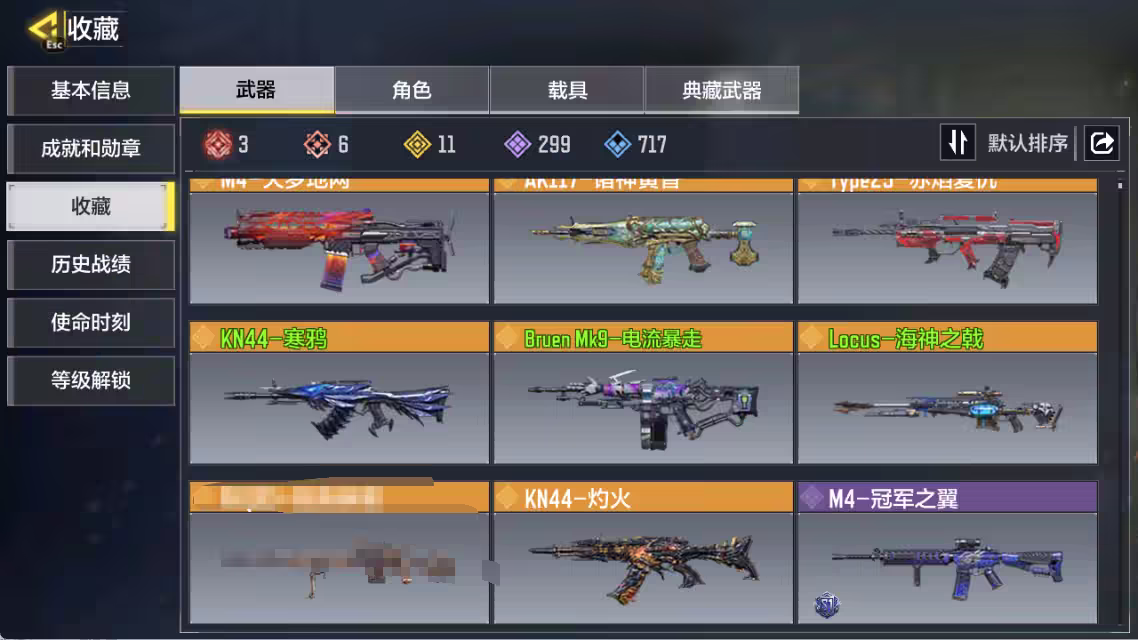Select the M4-冠军之翼 weapon card

tap(947, 553)
